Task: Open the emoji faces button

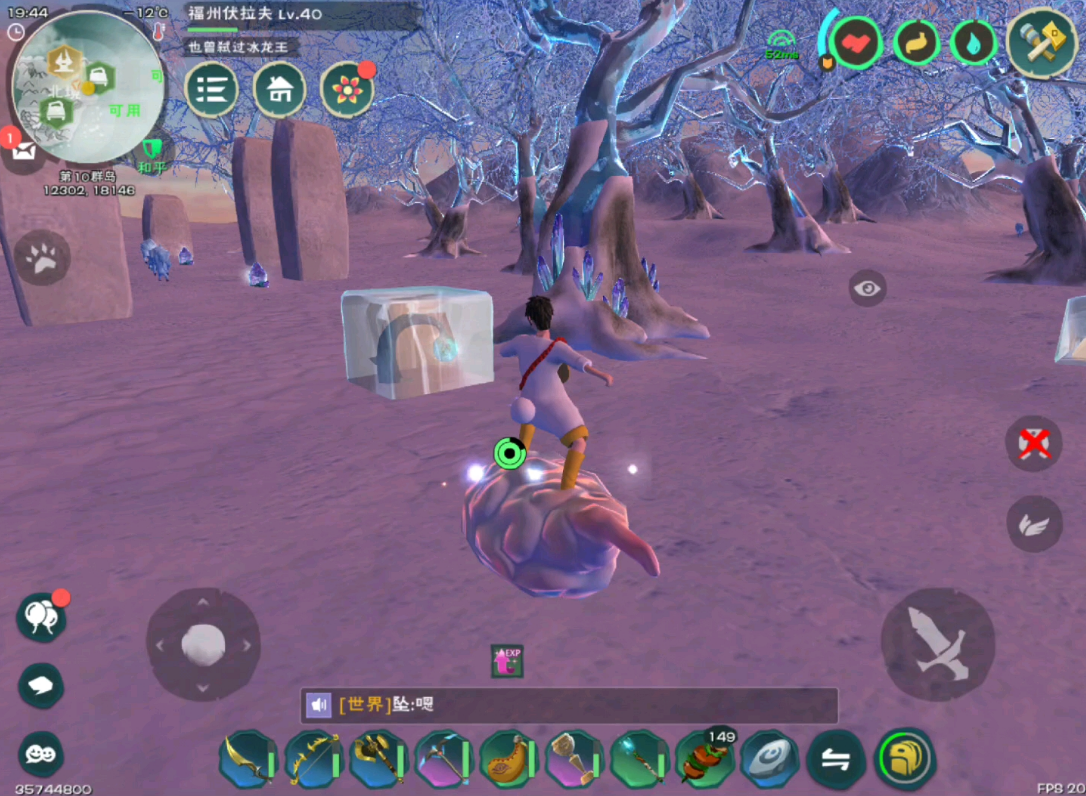Action: tap(41, 754)
